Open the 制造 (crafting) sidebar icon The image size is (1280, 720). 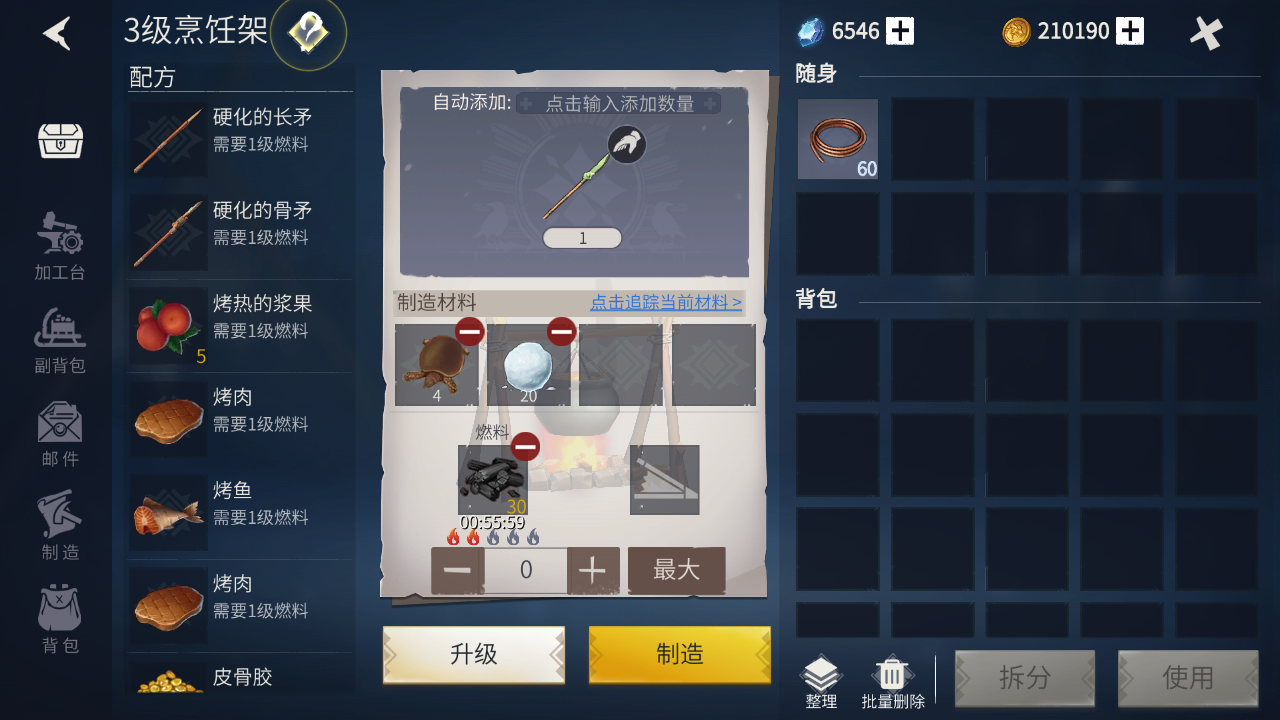pyautogui.click(x=60, y=515)
